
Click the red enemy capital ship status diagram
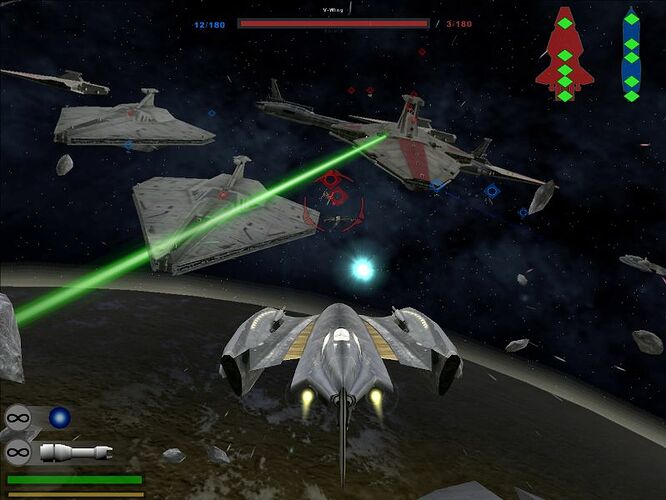(564, 55)
